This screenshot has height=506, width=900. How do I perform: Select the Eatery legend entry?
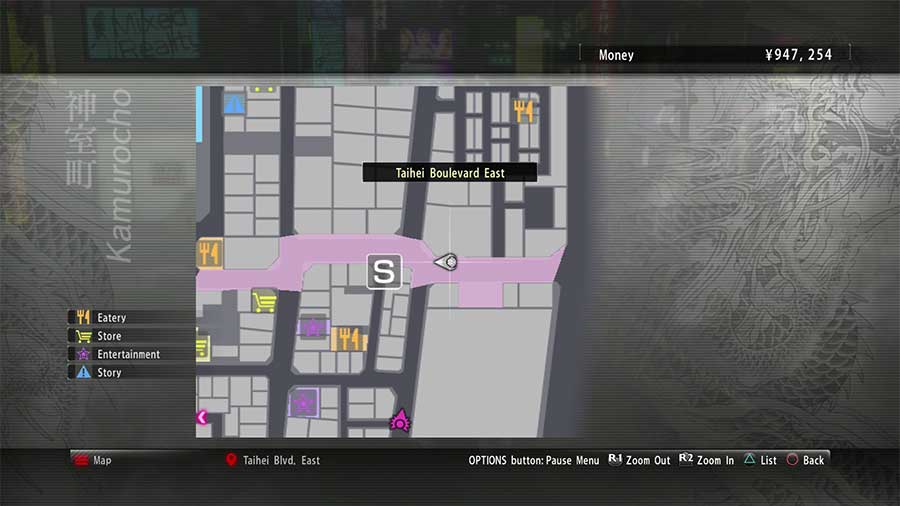(x=111, y=318)
